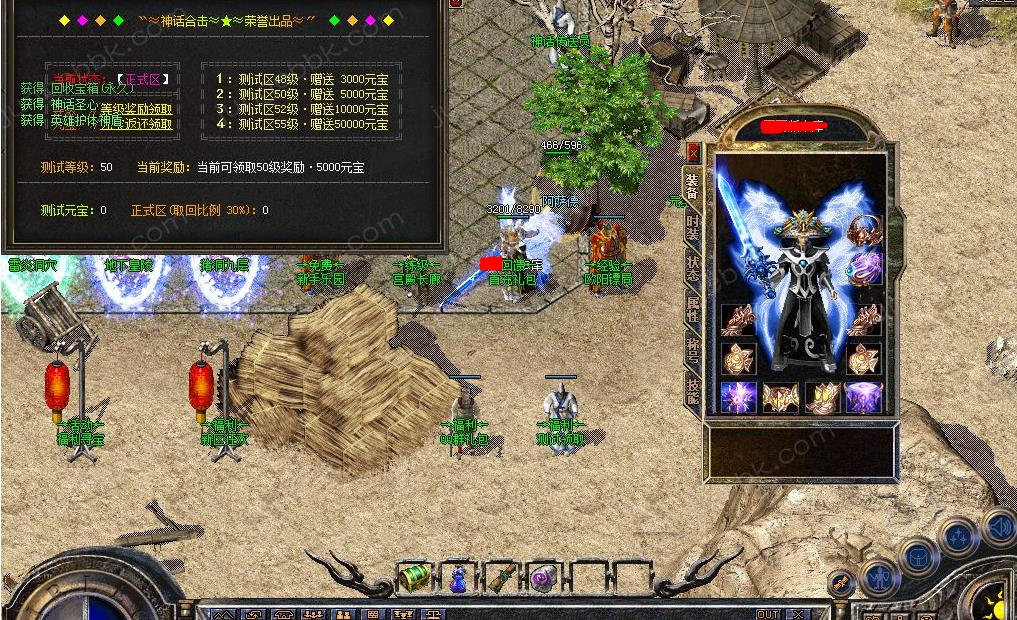Open the 状态 status tab
Image resolution: width=1017 pixels, height=620 pixels.
(692, 267)
